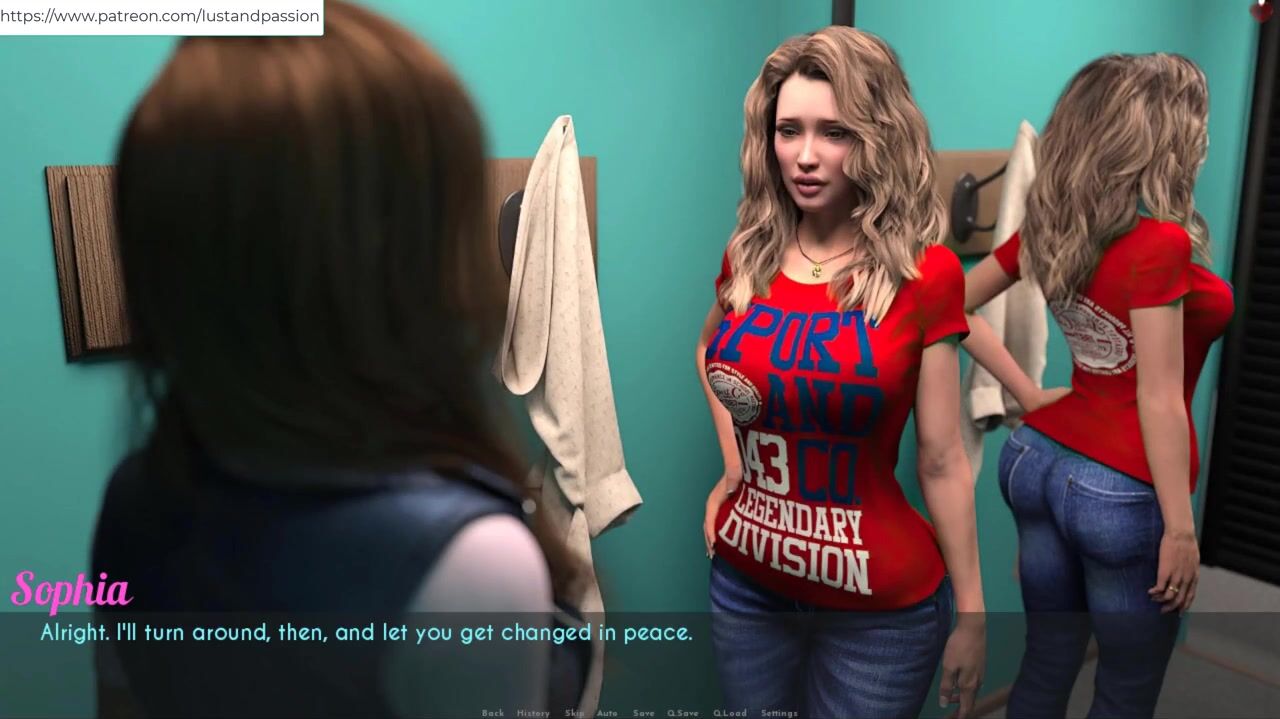Activate the Skip button

pos(574,713)
